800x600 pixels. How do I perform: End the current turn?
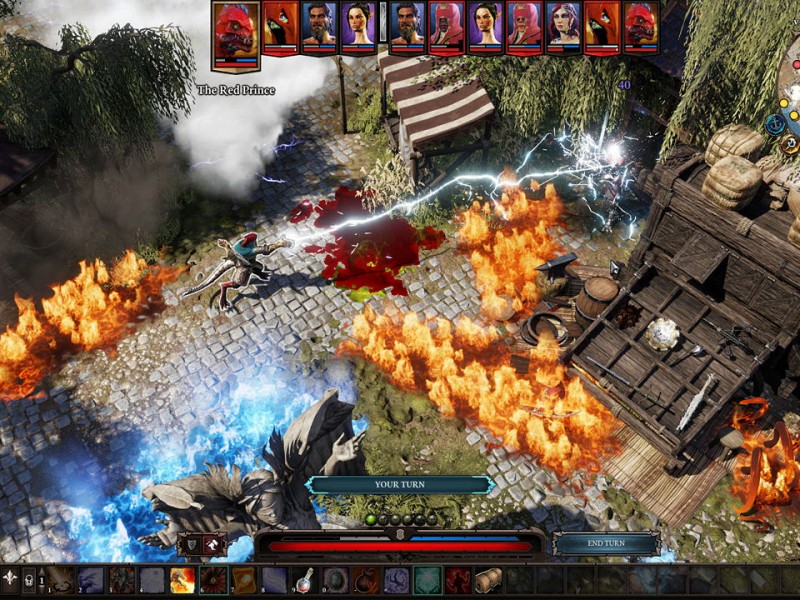[x=606, y=544]
